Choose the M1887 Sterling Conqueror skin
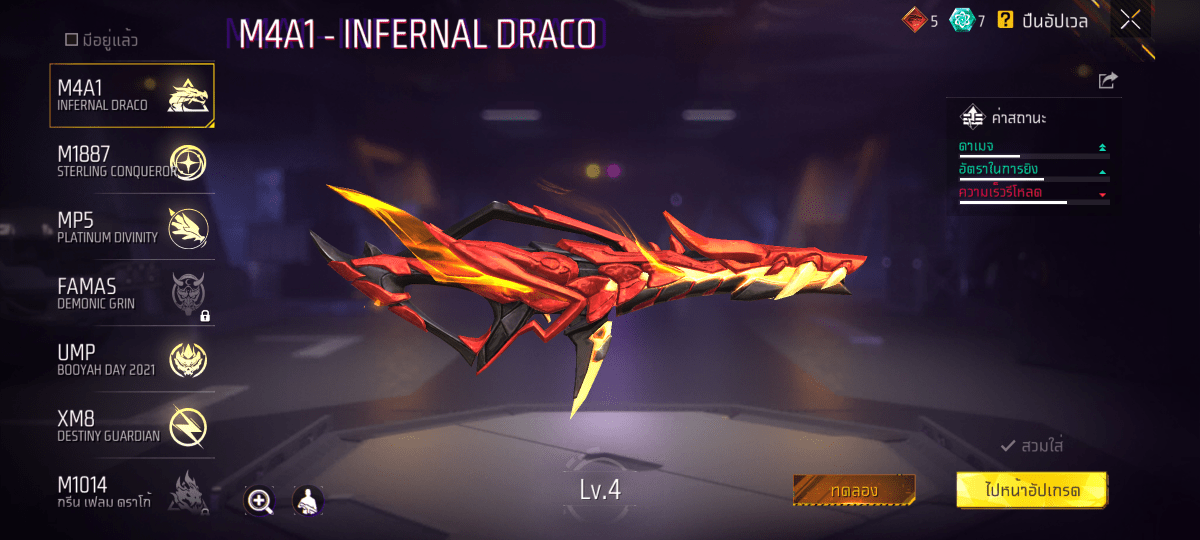 tap(131, 161)
